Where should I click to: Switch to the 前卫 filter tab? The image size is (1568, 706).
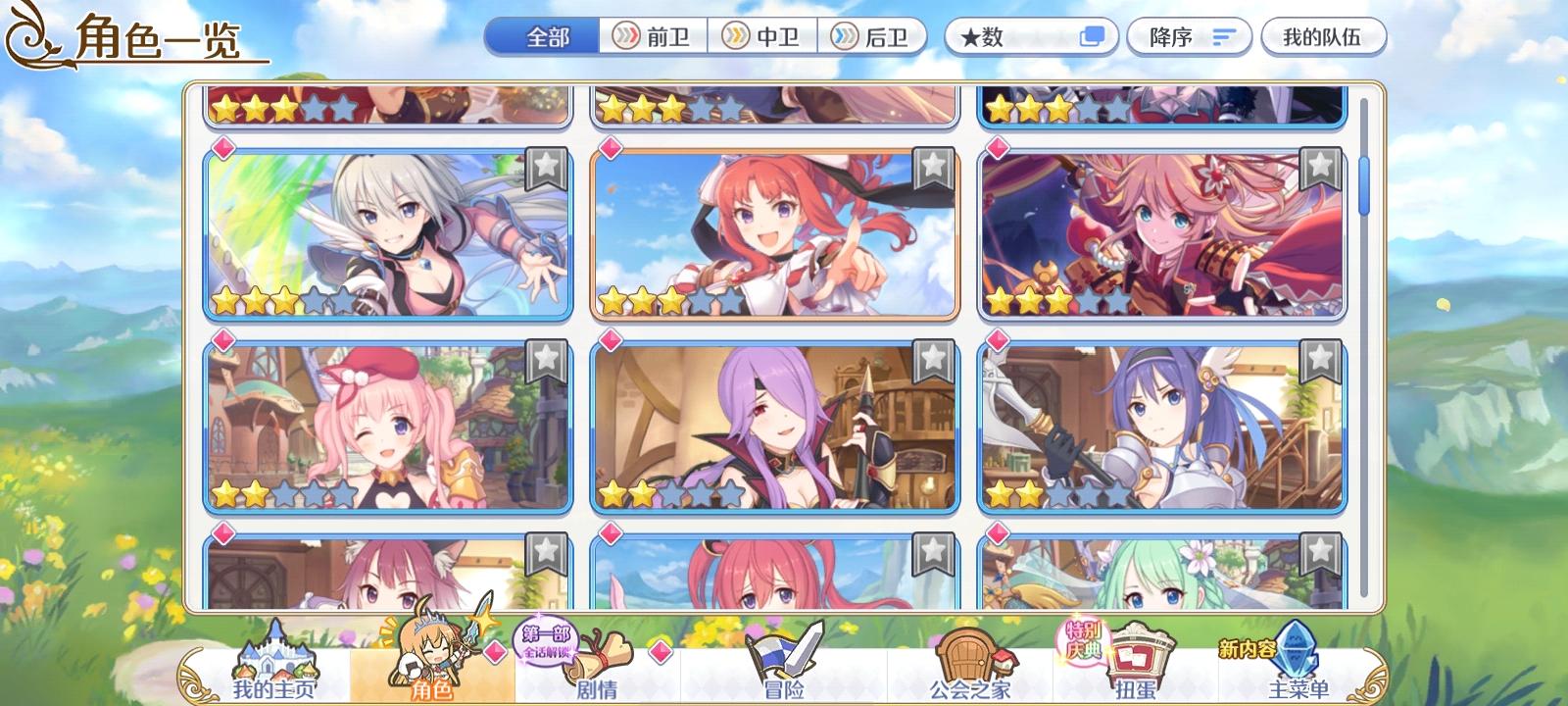tap(657, 36)
